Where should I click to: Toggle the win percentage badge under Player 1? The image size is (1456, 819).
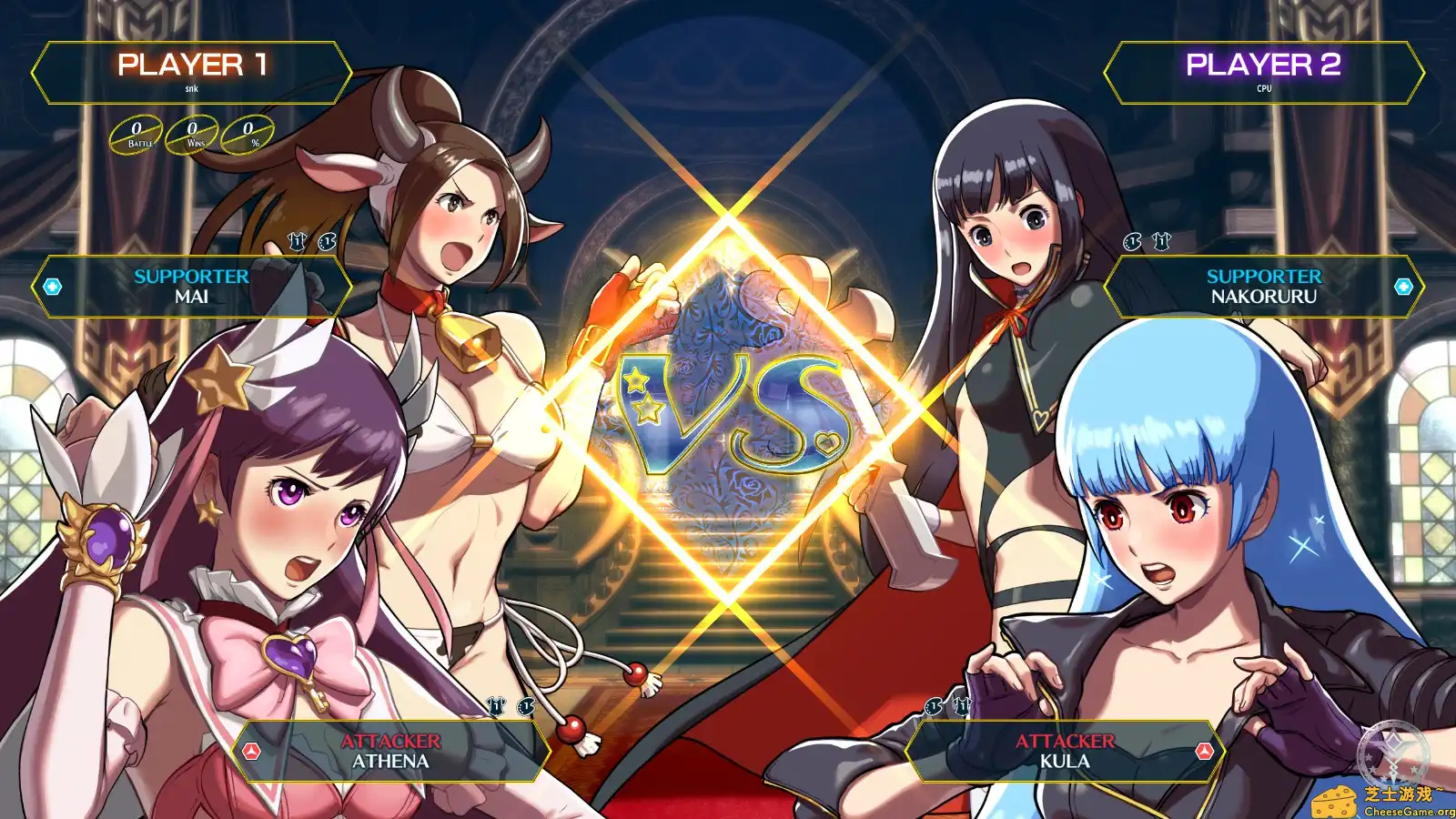[249, 134]
